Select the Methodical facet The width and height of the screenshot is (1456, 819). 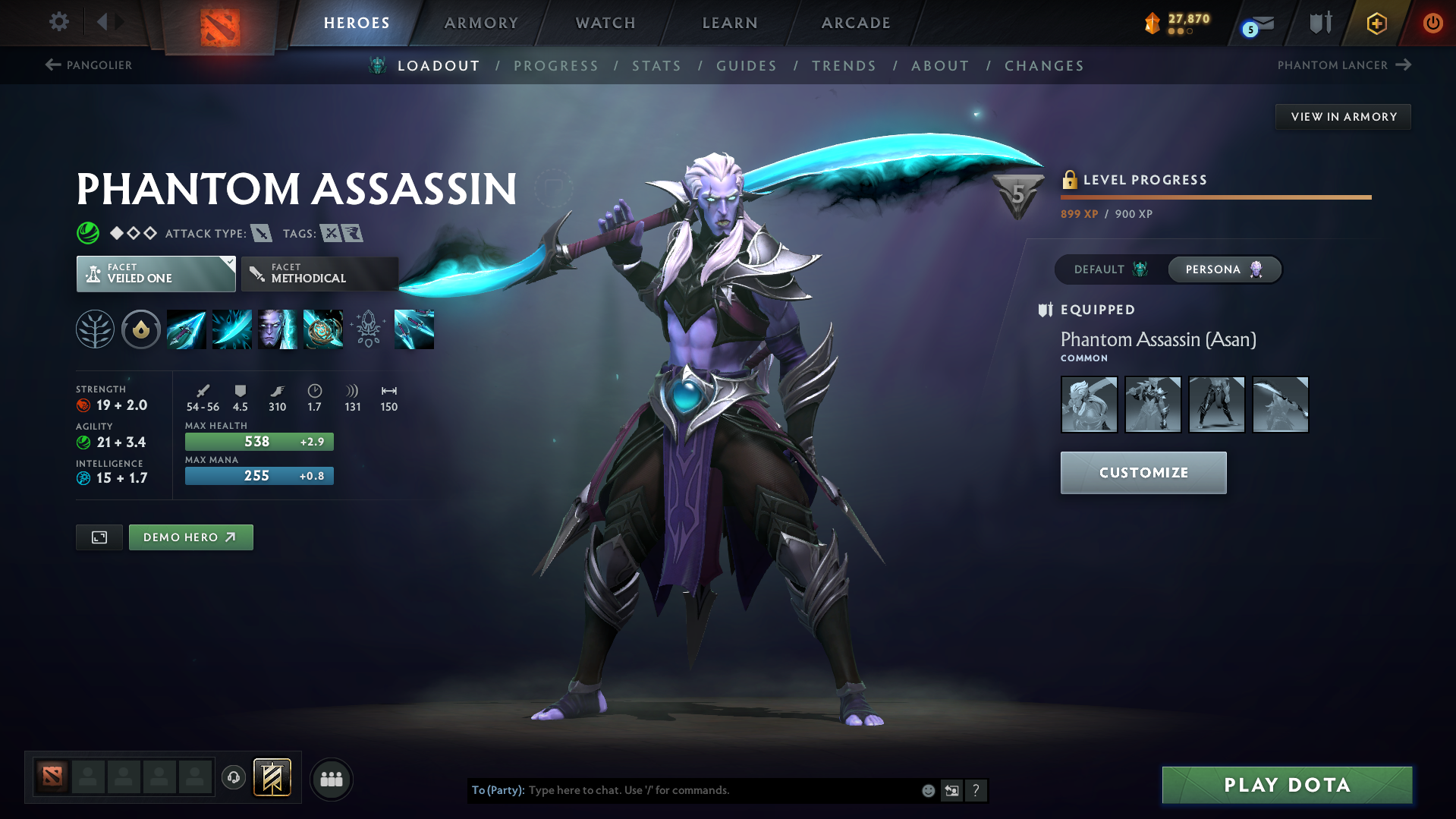point(319,273)
